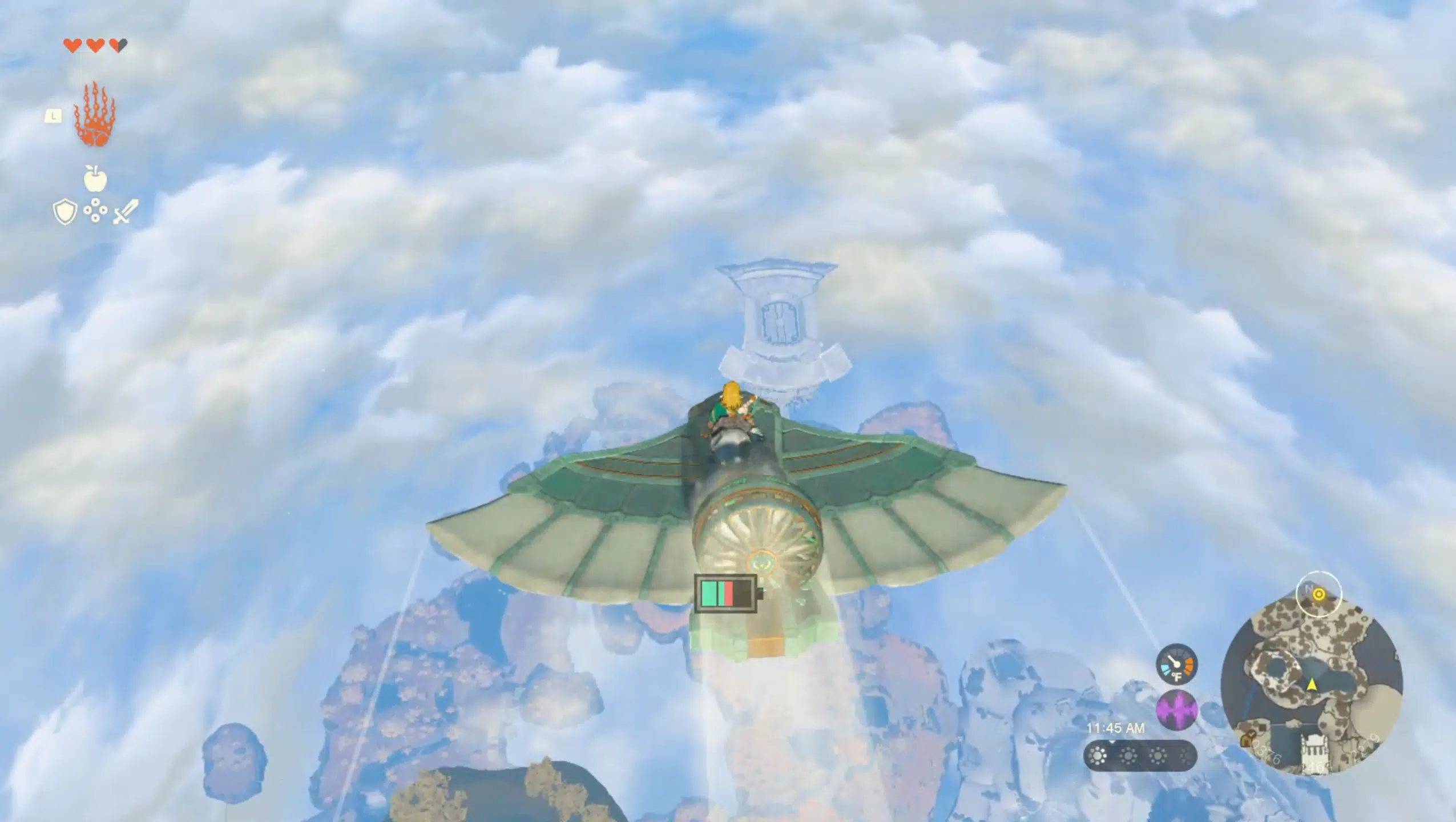Open the yellow player arrow on minimap
1456x822 pixels.
click(x=1312, y=686)
